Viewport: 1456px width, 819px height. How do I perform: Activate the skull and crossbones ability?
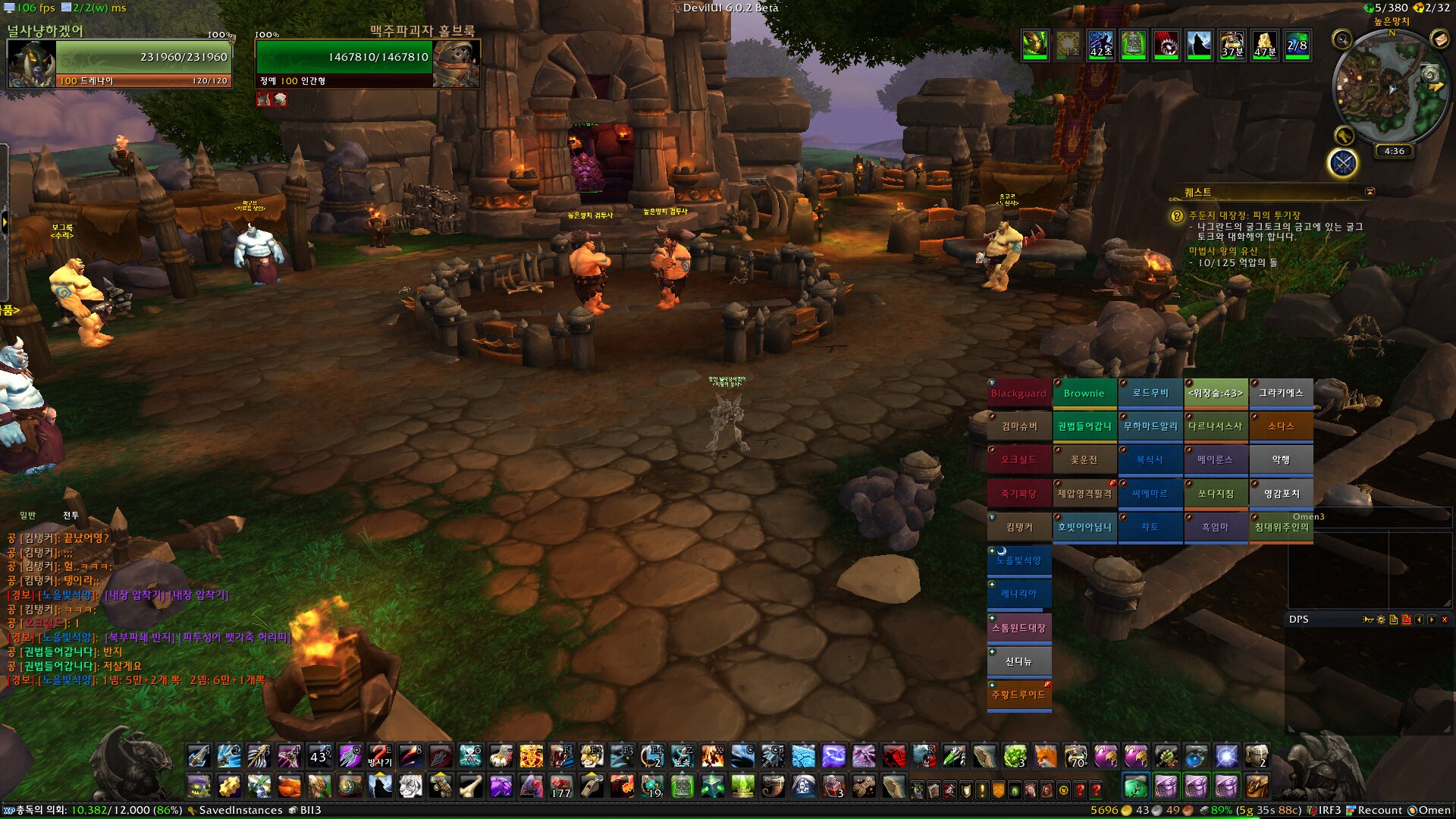pyautogui.click(x=470, y=756)
